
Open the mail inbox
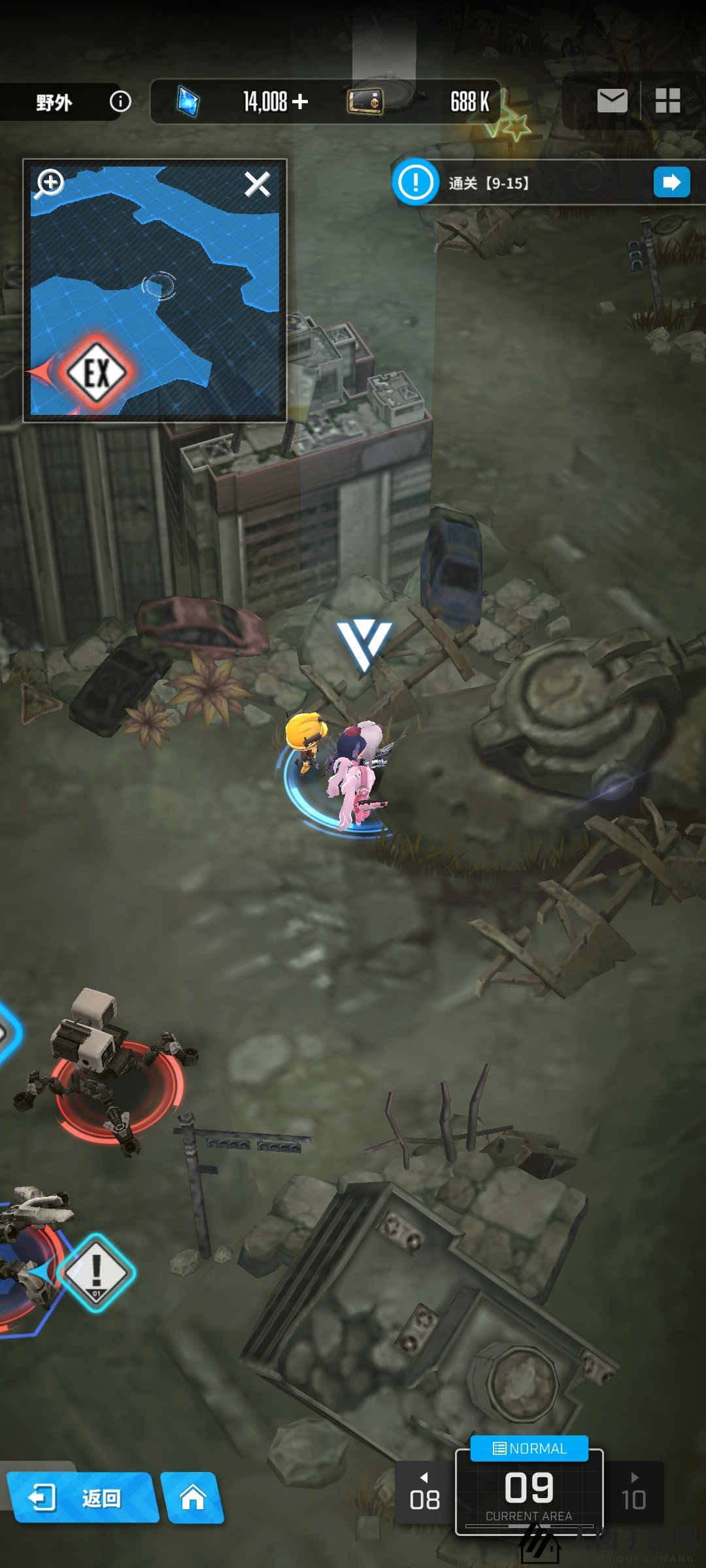(x=612, y=101)
